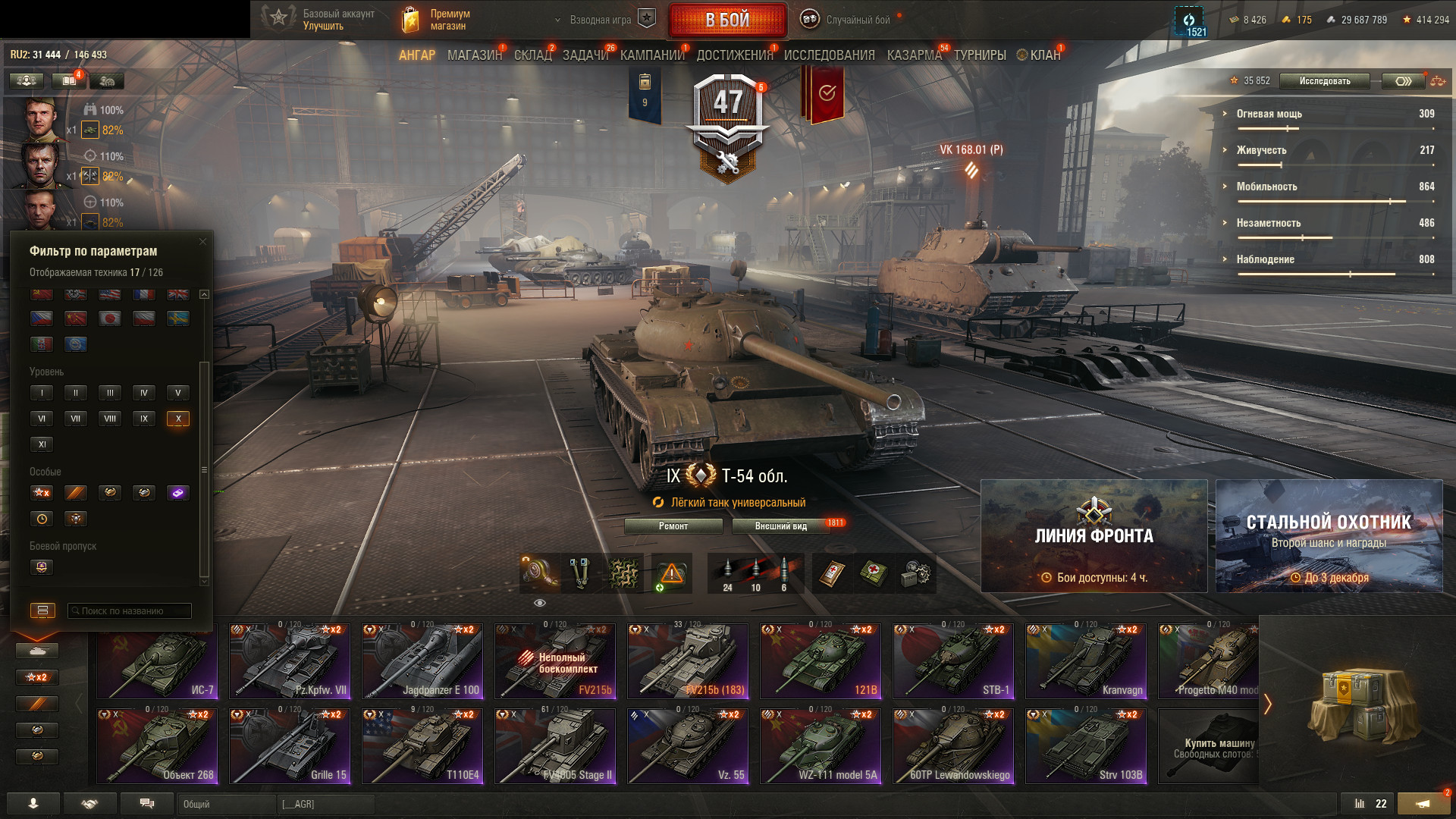The width and height of the screenshot is (1456, 819).
Task: Open Внешний вид exterior customization
Action: tap(780, 526)
